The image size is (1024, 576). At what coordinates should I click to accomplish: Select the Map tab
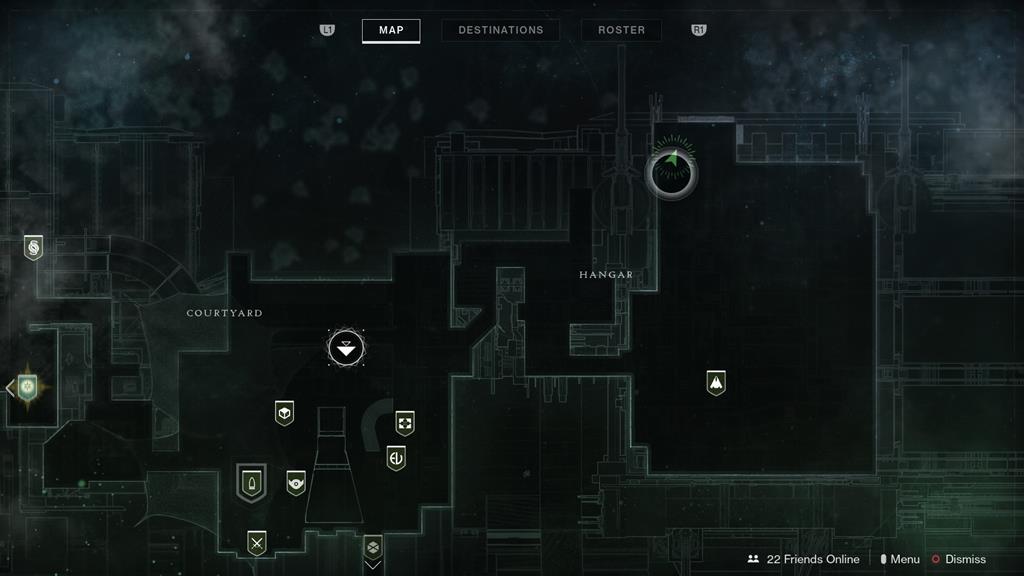pyautogui.click(x=391, y=30)
